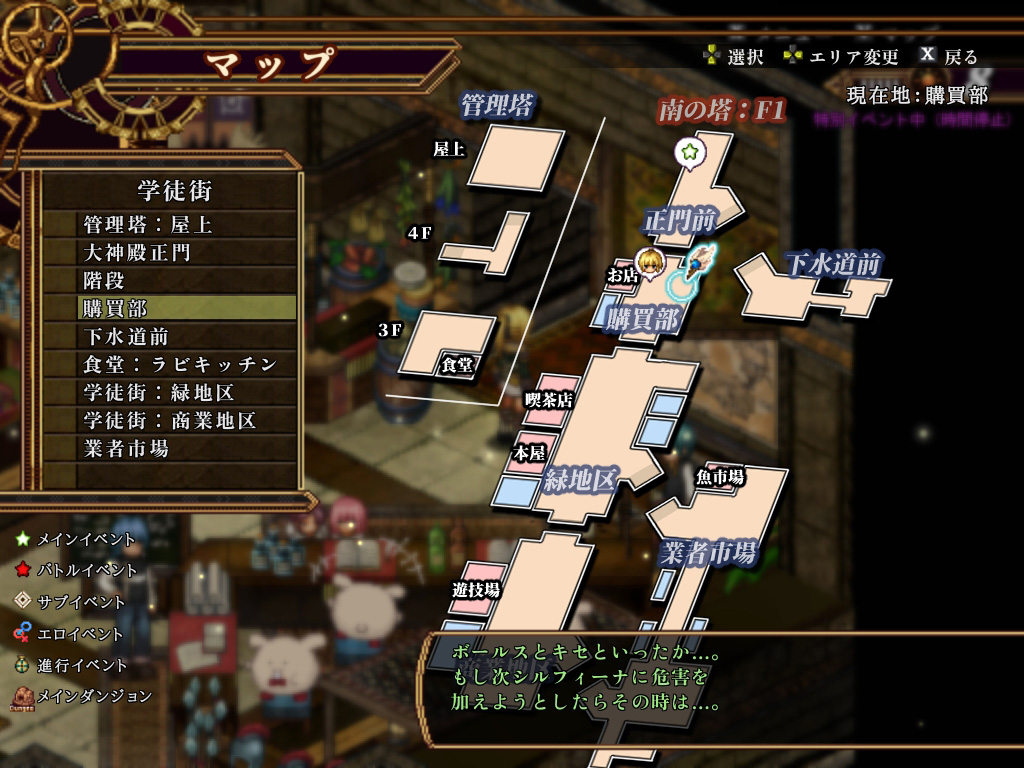Select the 階段 list entry
This screenshot has width=1024, height=768.
point(104,281)
